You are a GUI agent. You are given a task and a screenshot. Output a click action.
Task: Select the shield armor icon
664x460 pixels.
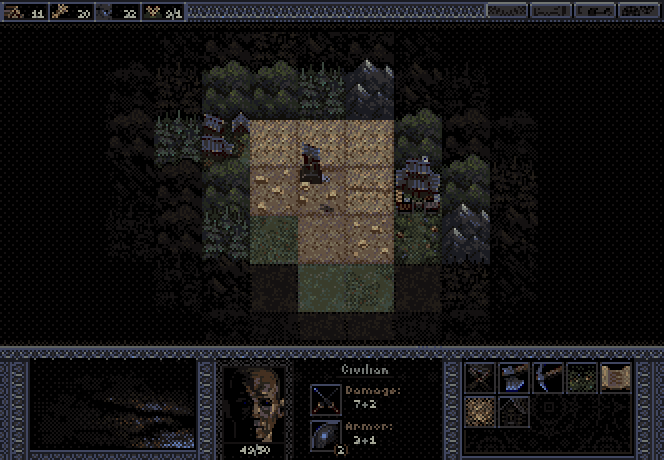(325, 435)
